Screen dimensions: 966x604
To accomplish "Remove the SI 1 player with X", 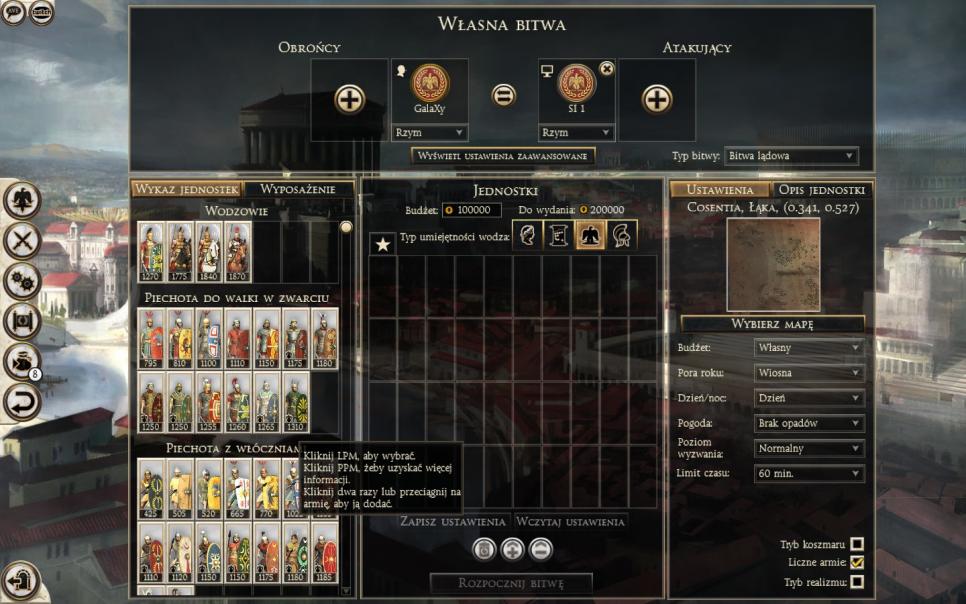I will click(606, 68).
